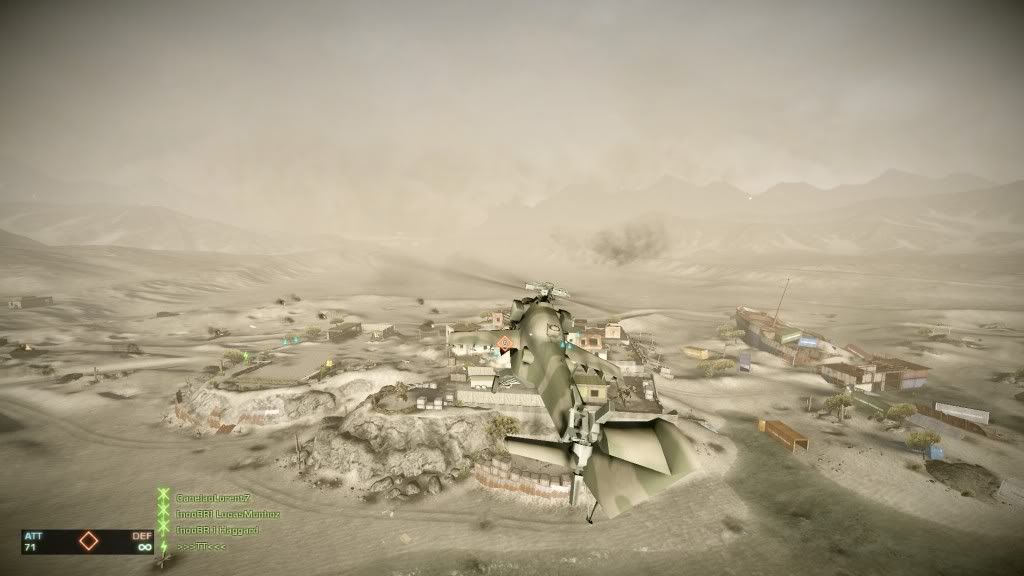Screen dimensions: 1024x576
Task: Click the orange objective marker over the village
Action: [505, 344]
